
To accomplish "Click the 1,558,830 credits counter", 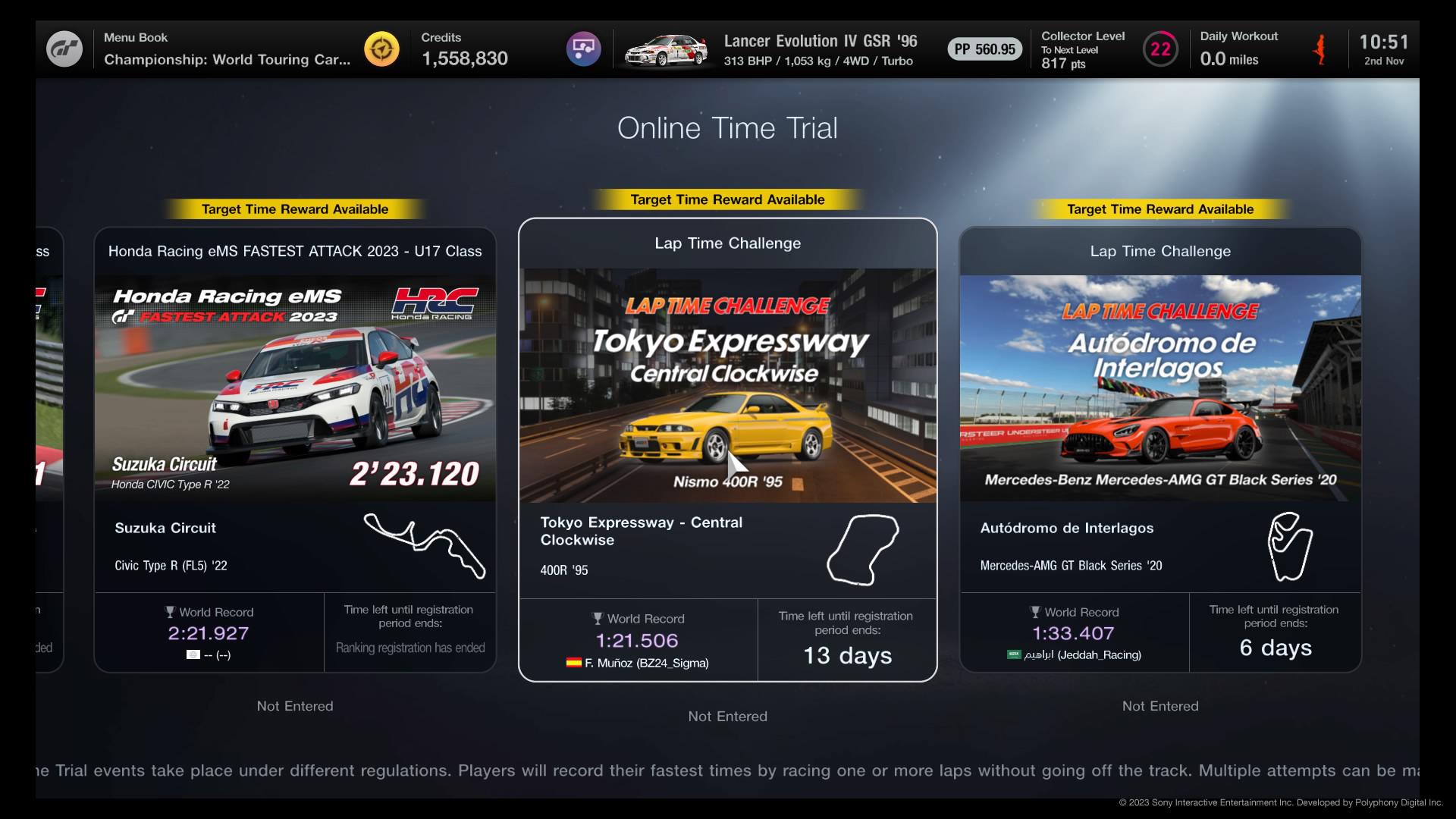I will click(464, 58).
